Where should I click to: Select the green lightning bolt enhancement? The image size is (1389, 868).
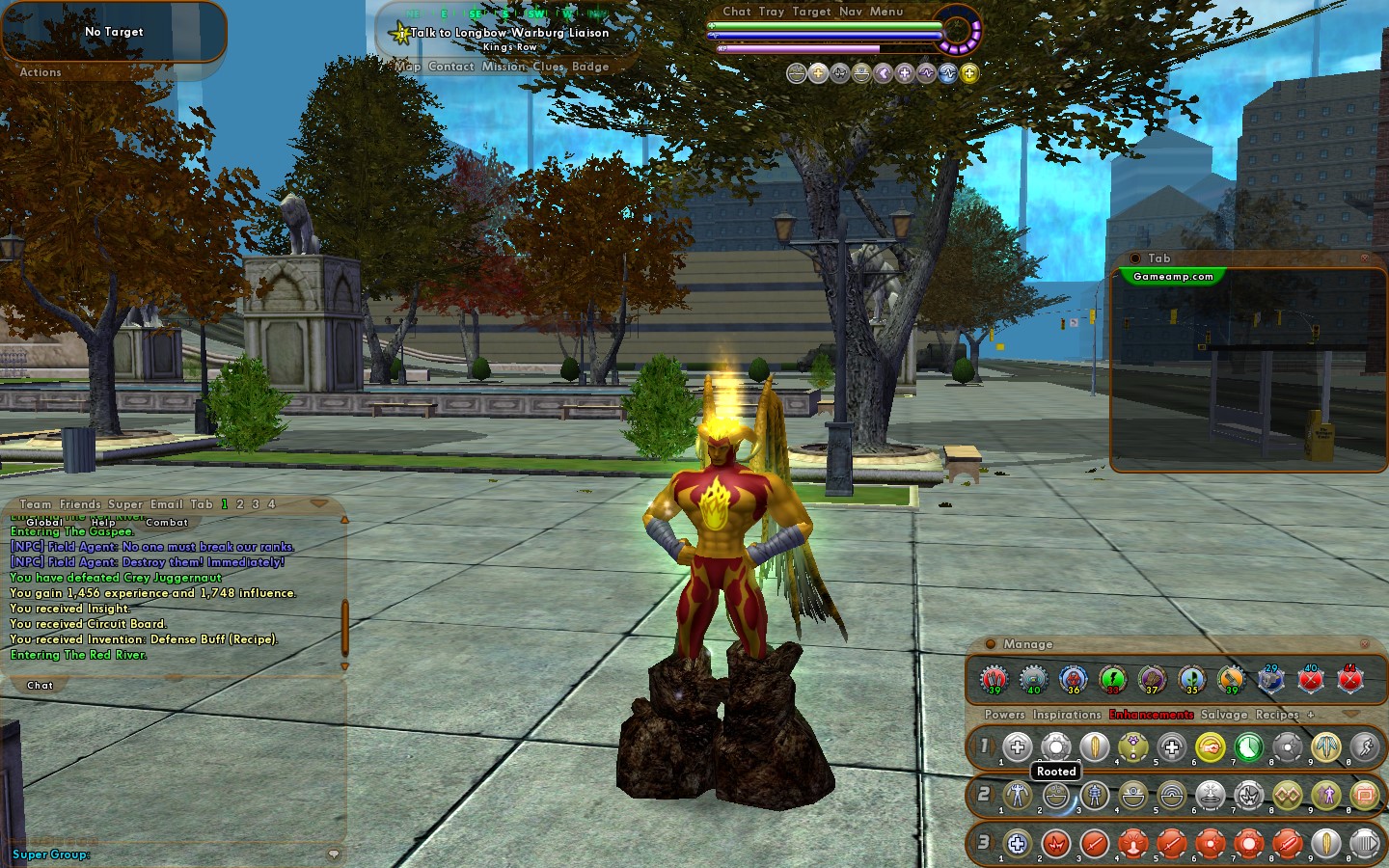[x=1112, y=679]
